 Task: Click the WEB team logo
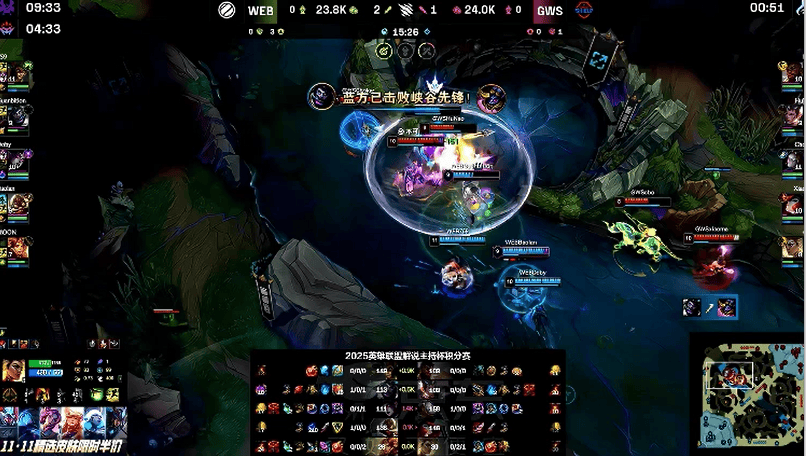pyautogui.click(x=228, y=10)
